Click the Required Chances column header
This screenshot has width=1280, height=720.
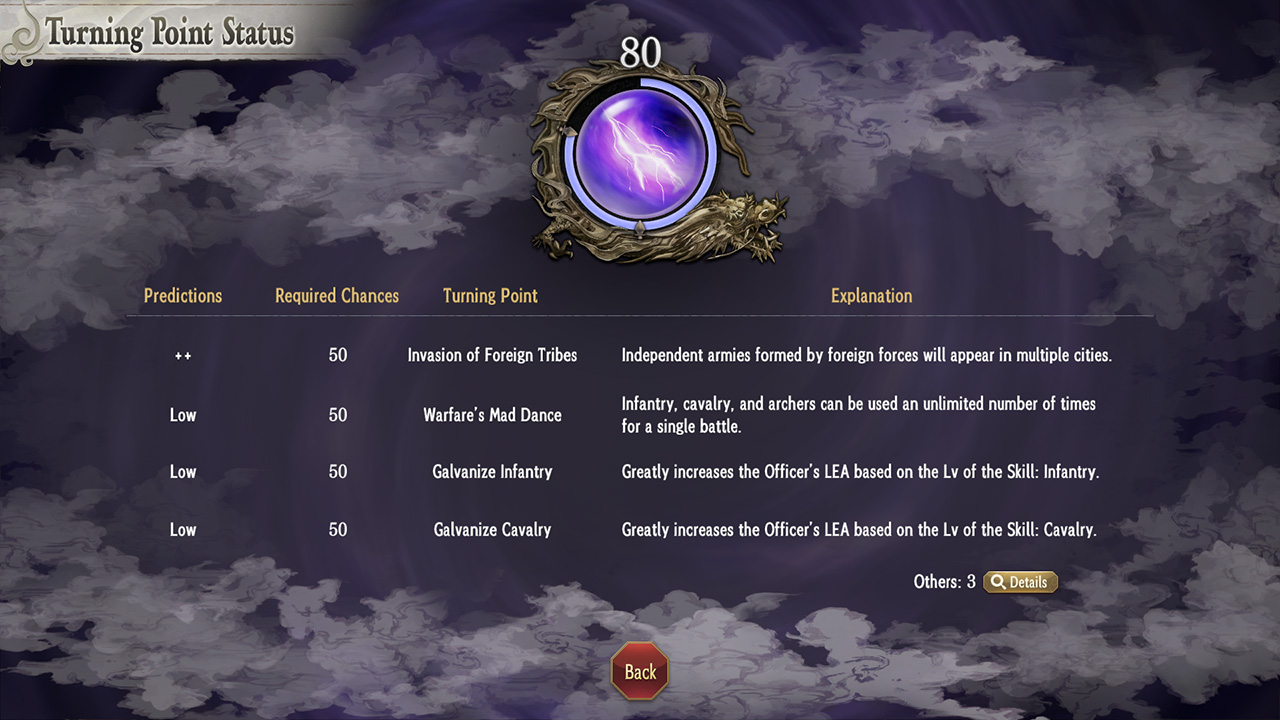coord(336,295)
